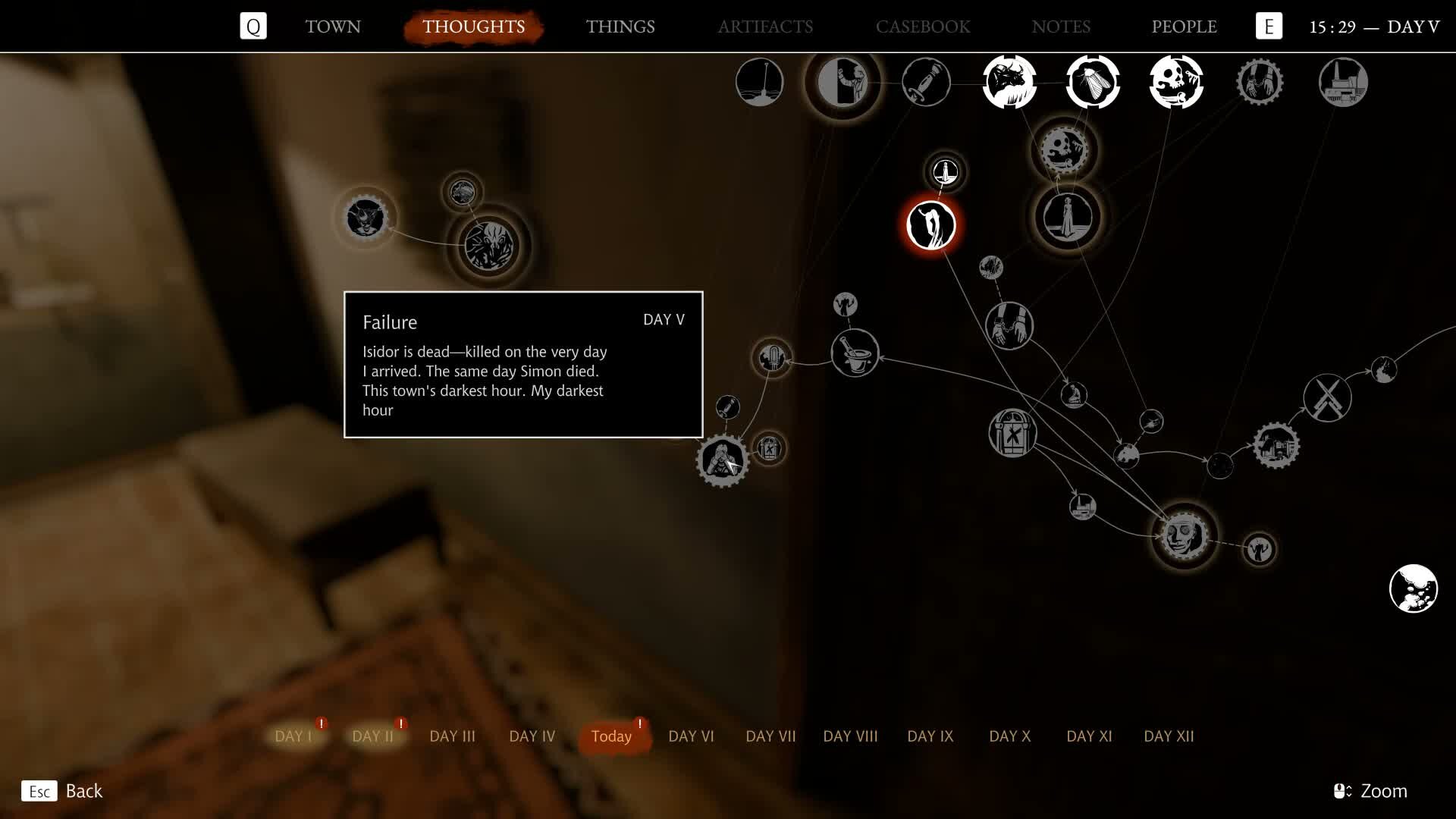Open the shackled hands gear thought
1456x819 pixels.
[1260, 82]
